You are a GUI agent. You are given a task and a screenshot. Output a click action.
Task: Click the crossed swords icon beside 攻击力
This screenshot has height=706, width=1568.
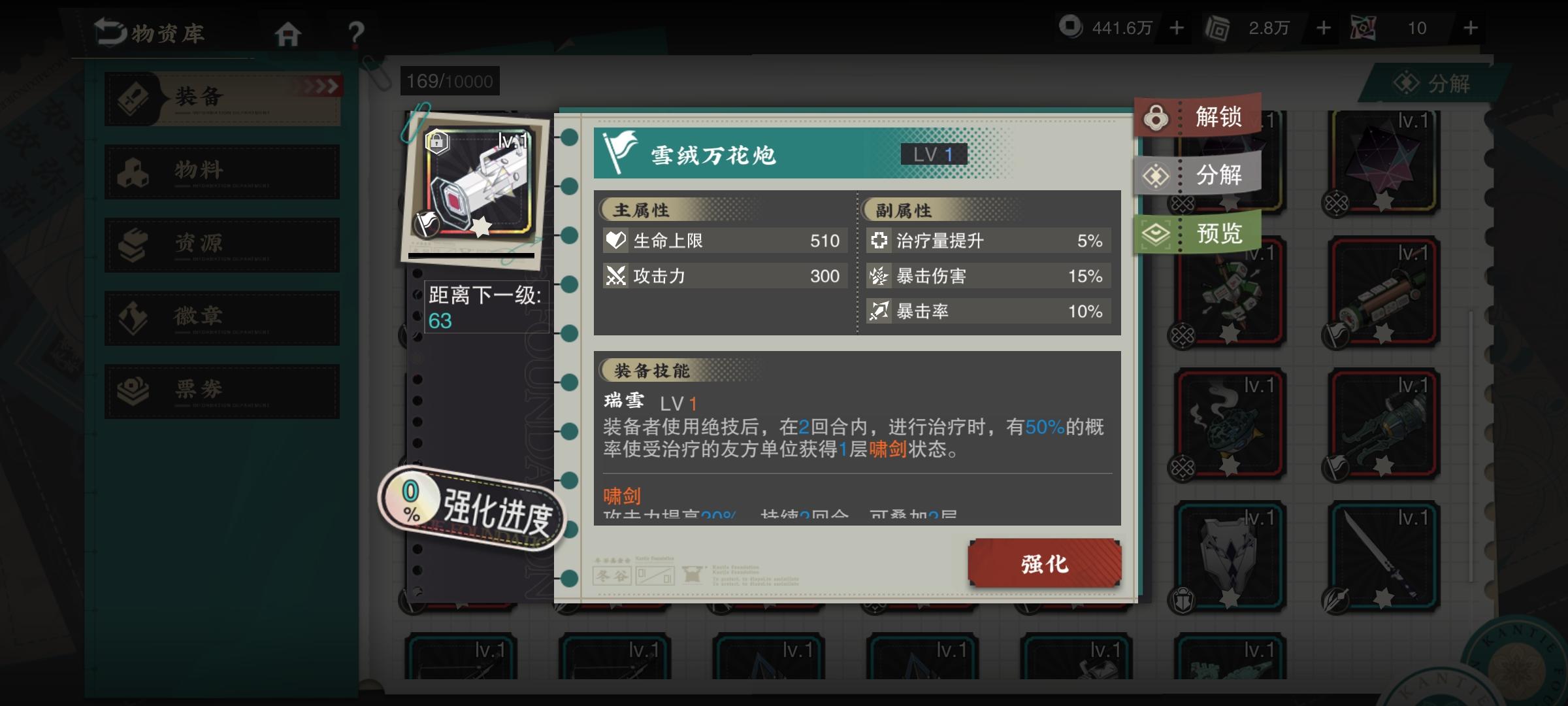click(x=615, y=276)
